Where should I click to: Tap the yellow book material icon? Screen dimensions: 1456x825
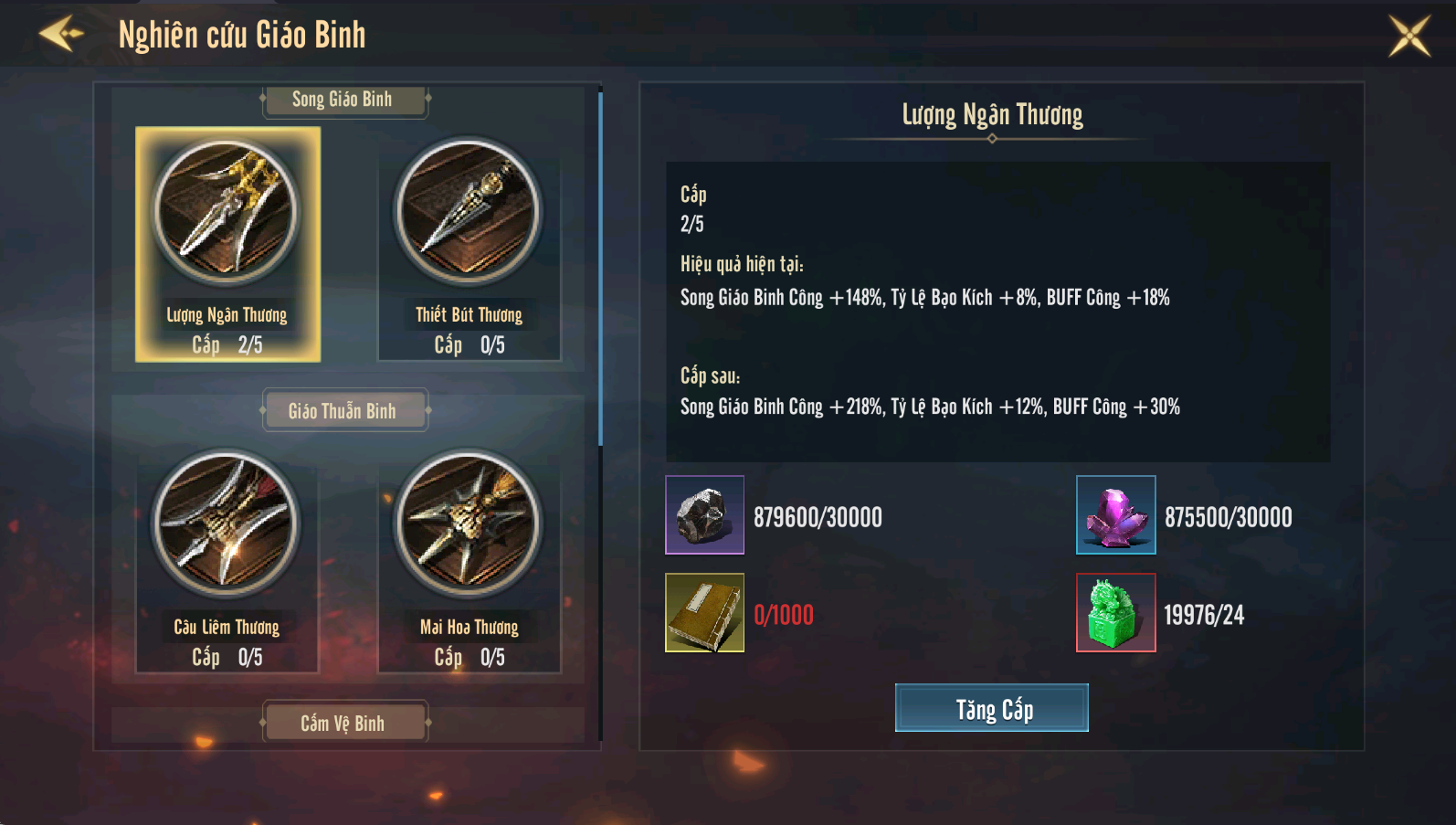(x=704, y=612)
